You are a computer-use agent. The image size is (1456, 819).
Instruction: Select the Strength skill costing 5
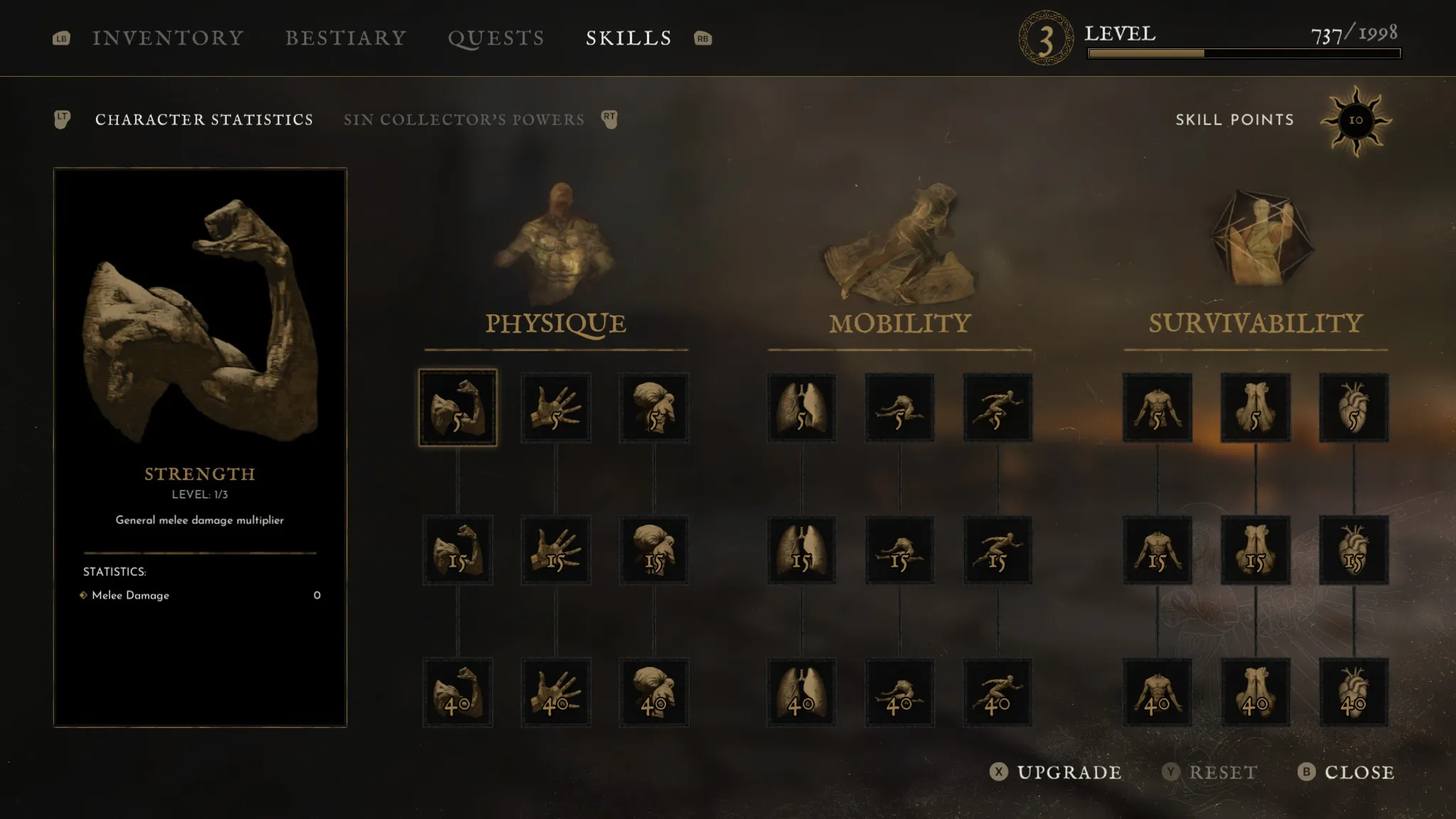coord(458,408)
